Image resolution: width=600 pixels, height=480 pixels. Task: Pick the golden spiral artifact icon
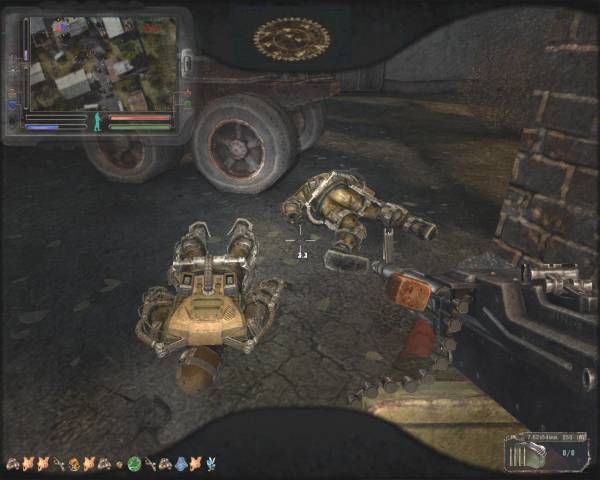click(73, 464)
